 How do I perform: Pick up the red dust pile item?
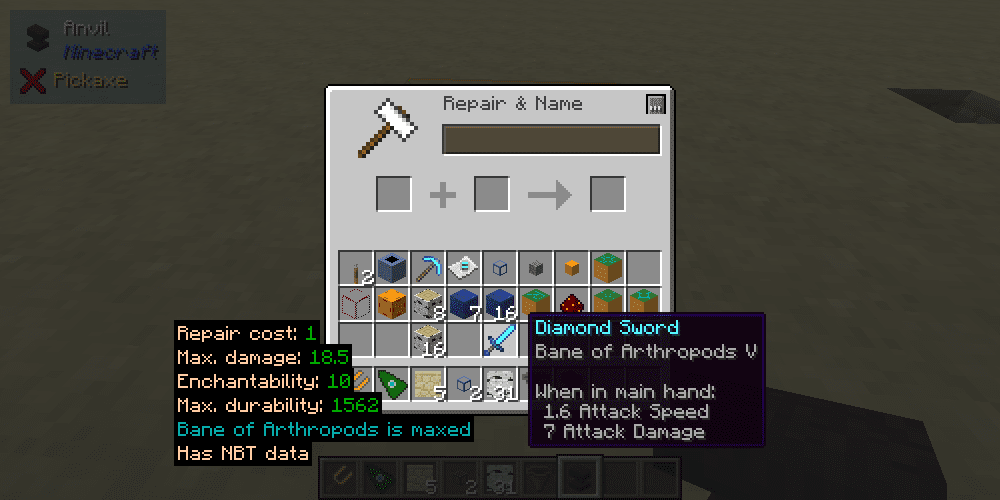(571, 303)
